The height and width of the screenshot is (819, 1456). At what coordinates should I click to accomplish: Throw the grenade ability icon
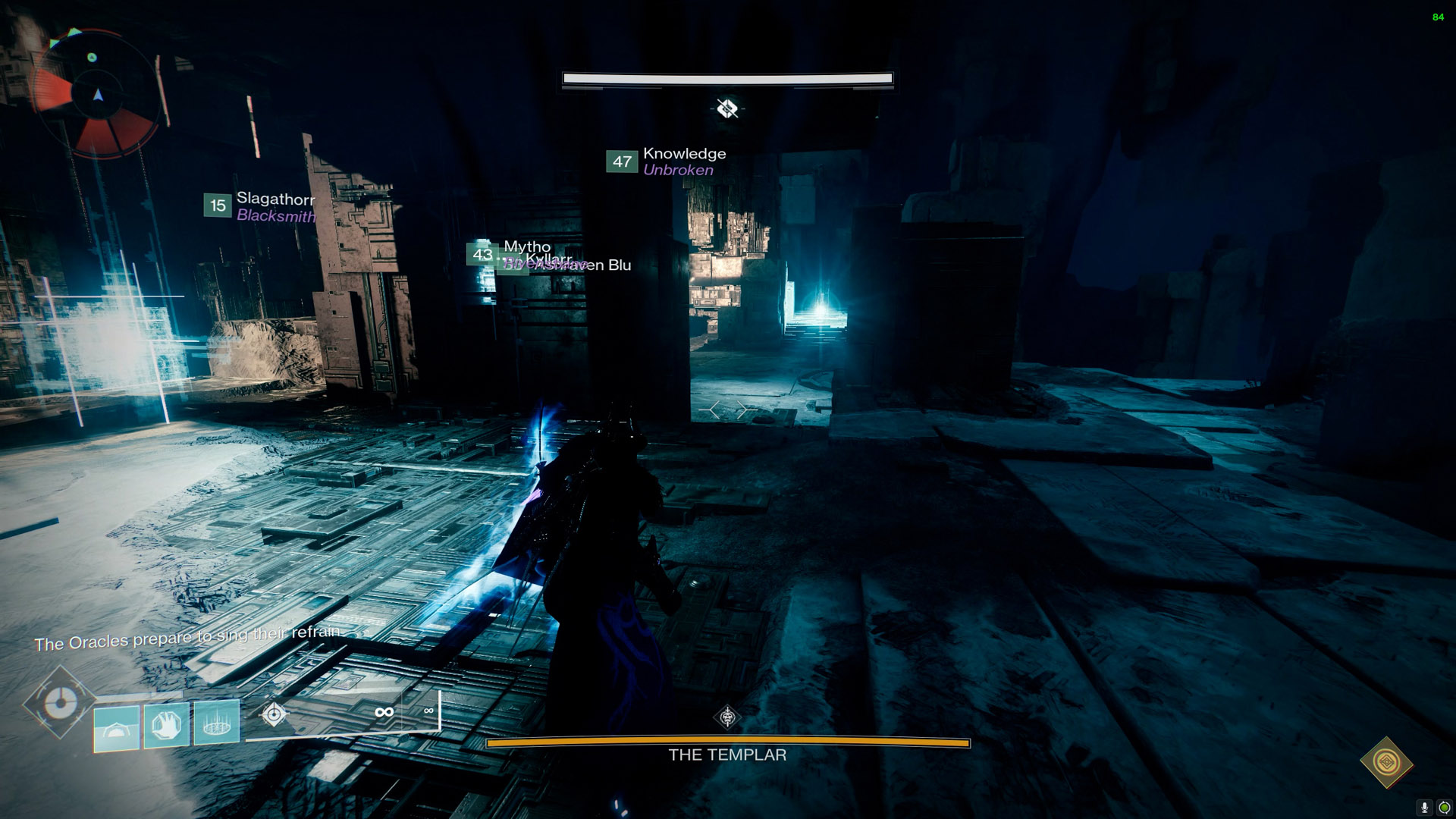coord(217,723)
